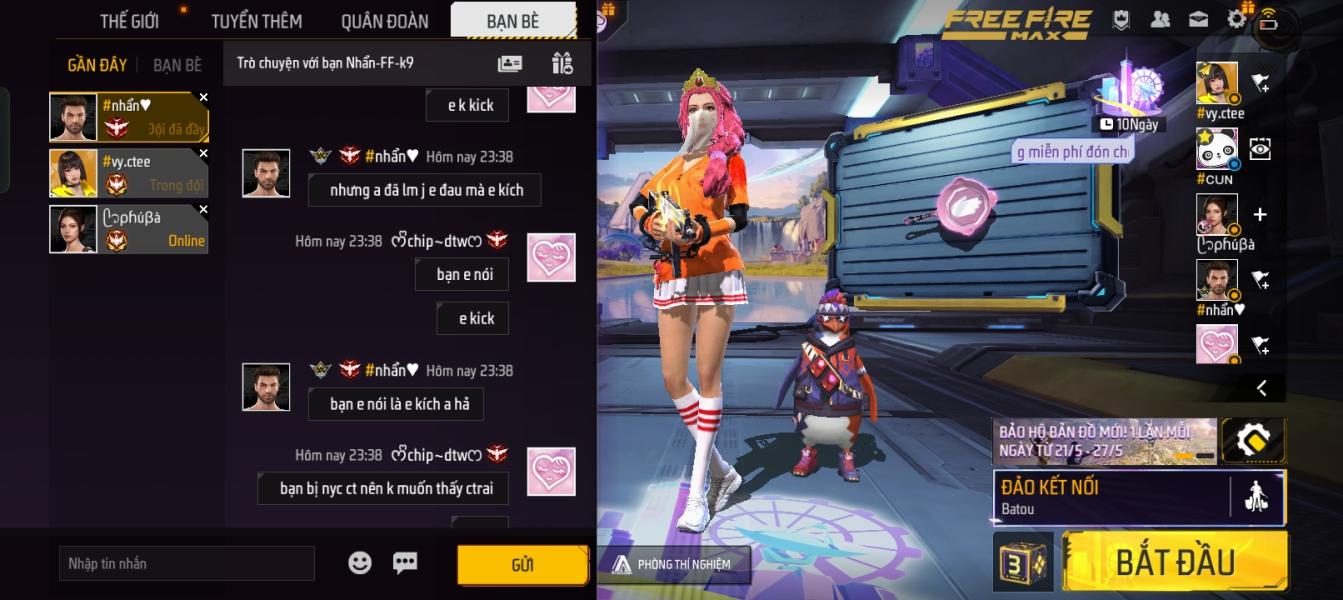Image resolution: width=1343 pixels, height=600 pixels.
Task: Open the mail envelope icon
Action: point(1198,19)
